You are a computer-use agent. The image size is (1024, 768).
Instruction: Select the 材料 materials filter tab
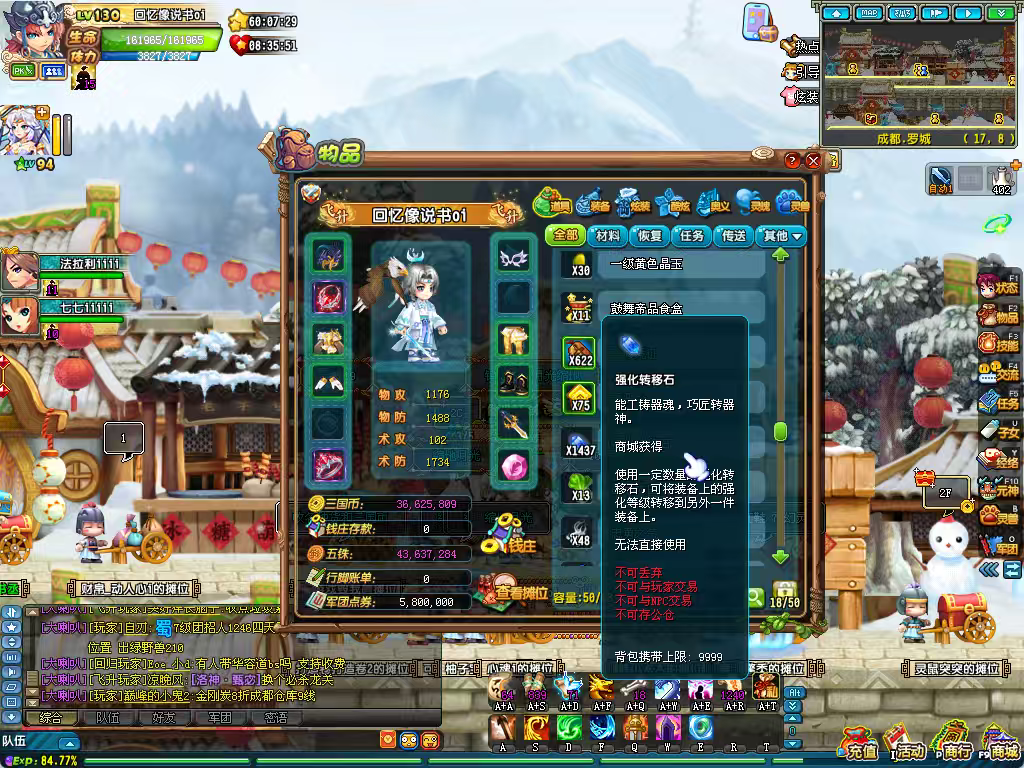607,236
